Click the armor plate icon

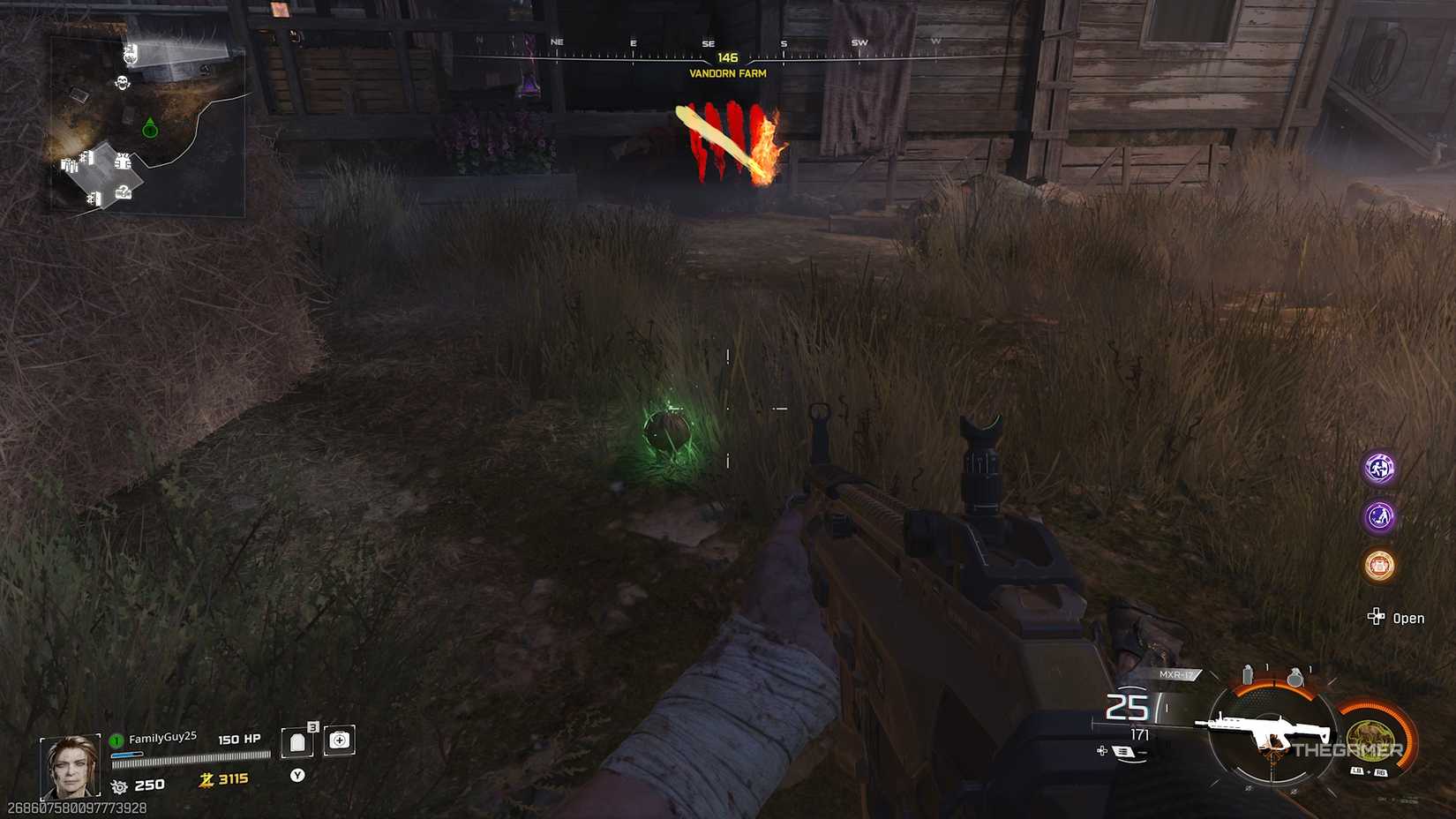click(296, 740)
